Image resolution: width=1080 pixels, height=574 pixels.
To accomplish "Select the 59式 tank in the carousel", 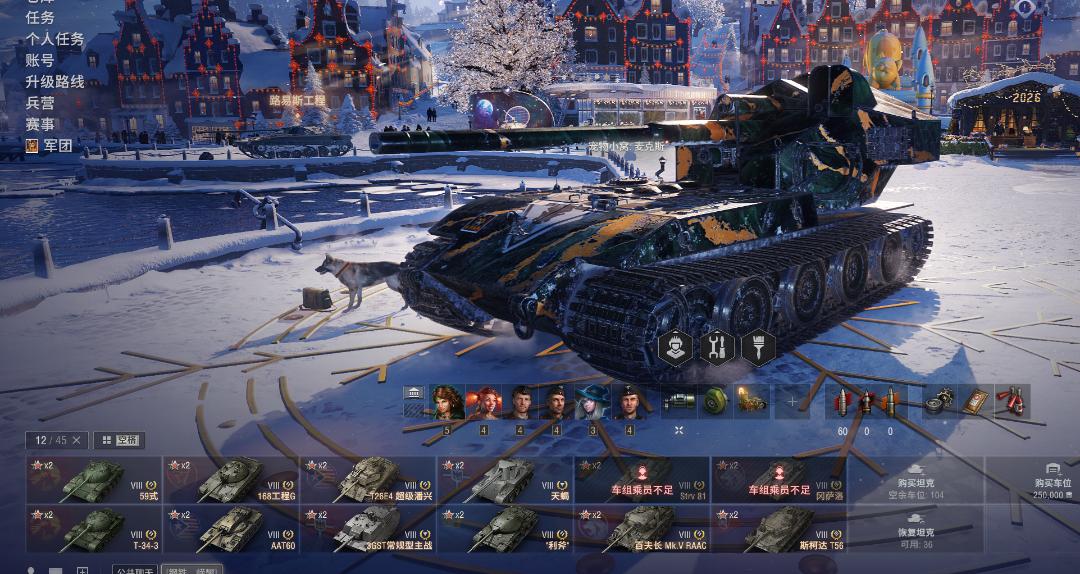I will click(94, 480).
